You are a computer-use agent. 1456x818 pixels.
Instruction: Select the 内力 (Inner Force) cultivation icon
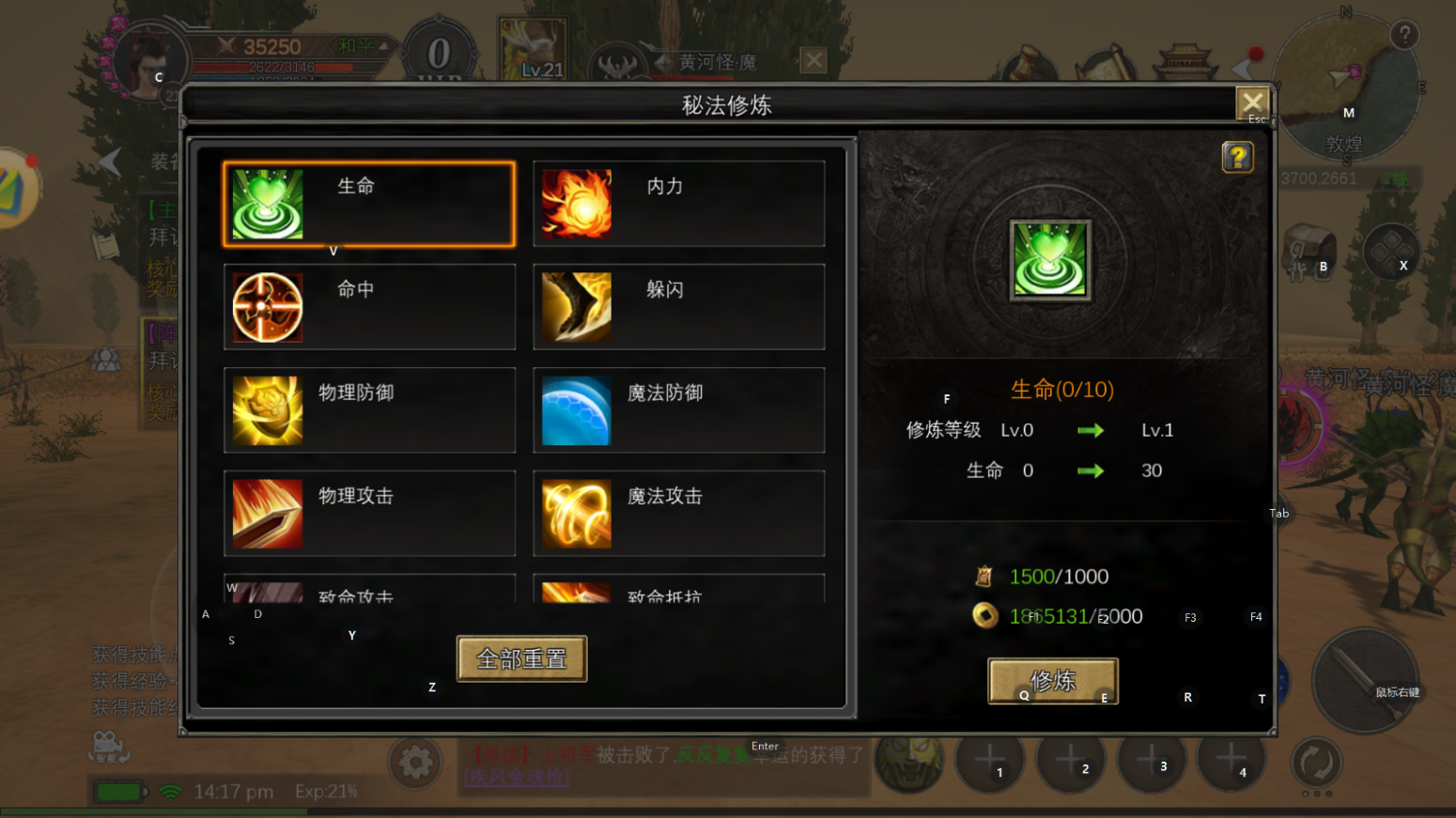pos(576,204)
